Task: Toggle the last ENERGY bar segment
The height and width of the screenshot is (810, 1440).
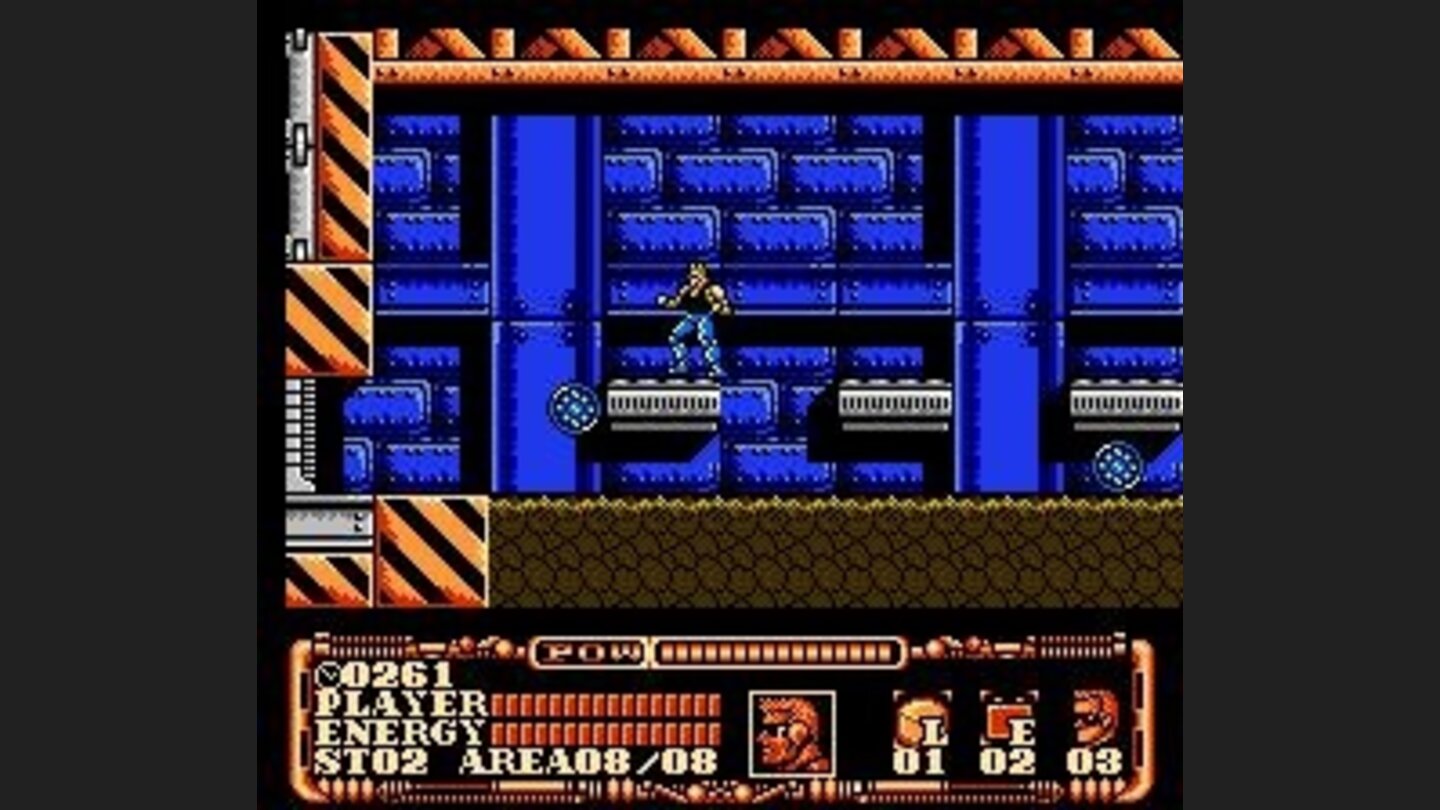Action: click(x=716, y=733)
